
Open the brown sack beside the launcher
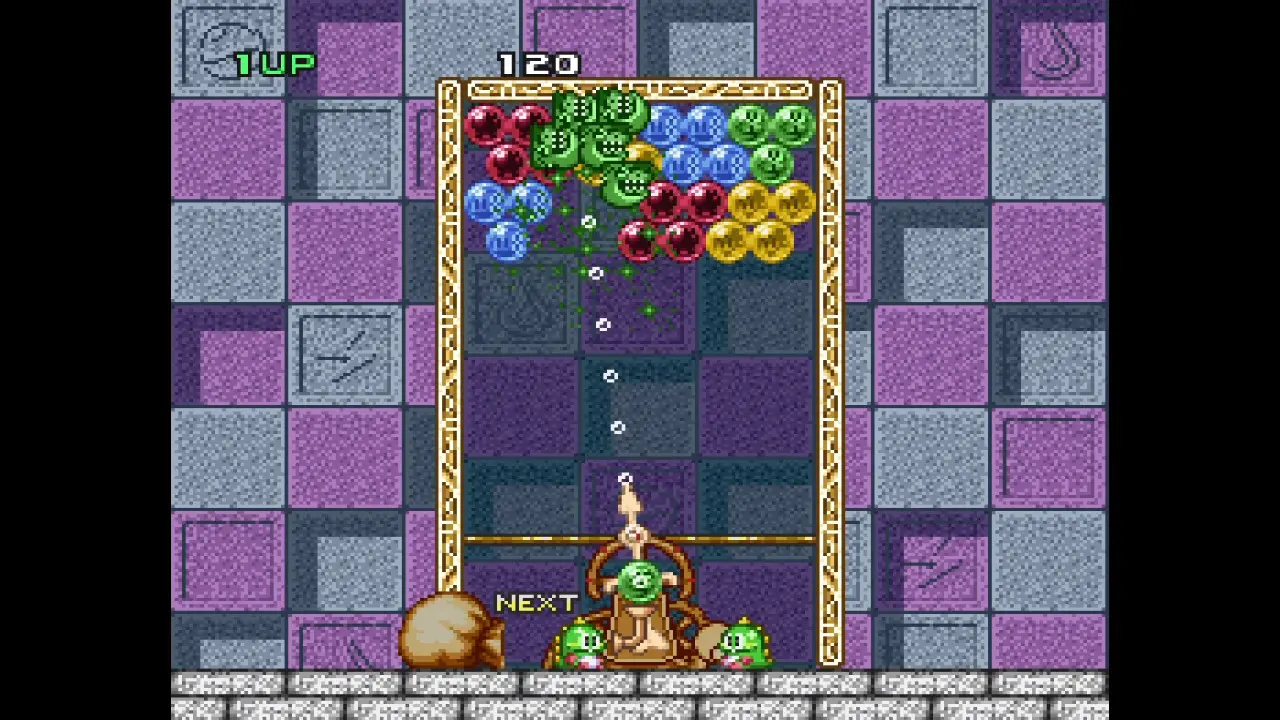click(x=450, y=630)
